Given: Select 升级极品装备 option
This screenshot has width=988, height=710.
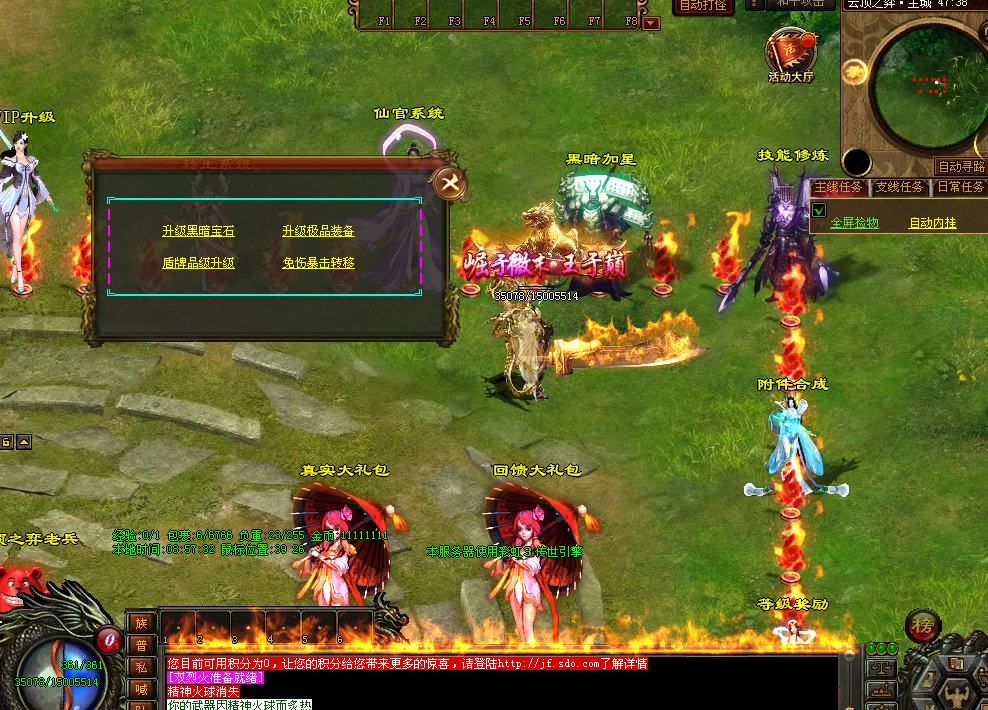Looking at the screenshot, I should 318,231.
